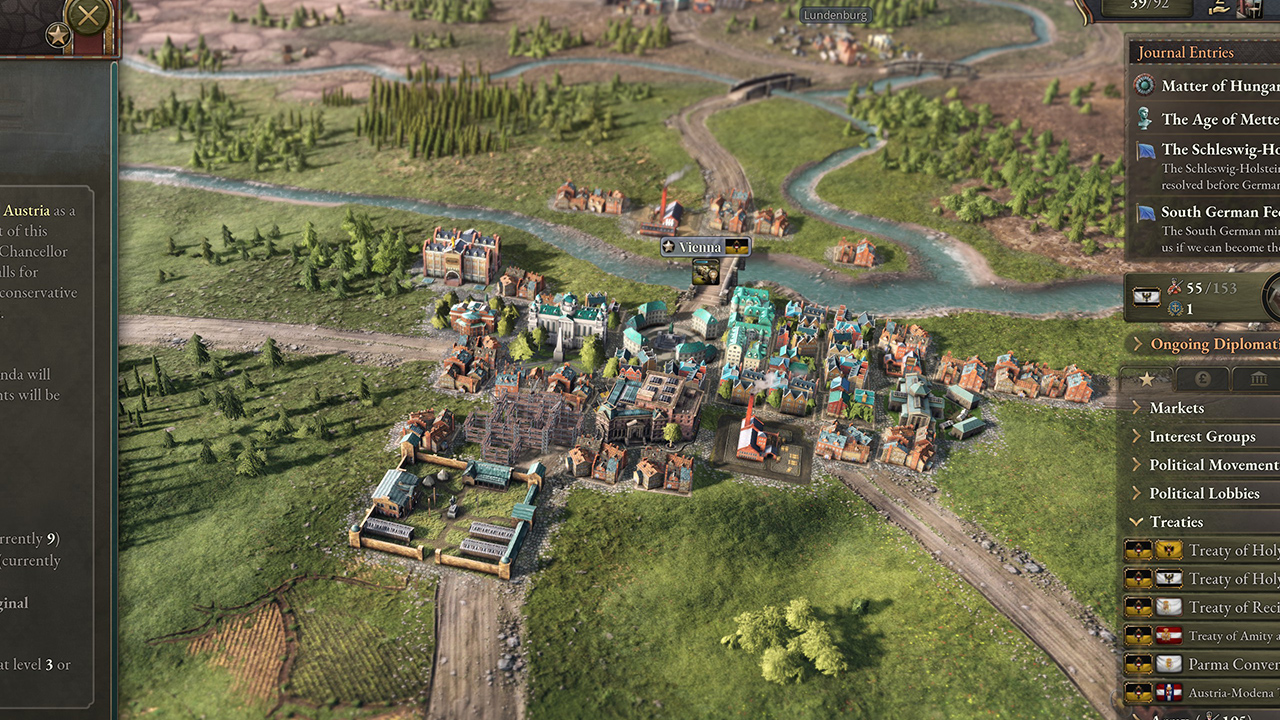This screenshot has height=720, width=1280.
Task: Expand the Political Lobbies section
Action: pos(1204,493)
